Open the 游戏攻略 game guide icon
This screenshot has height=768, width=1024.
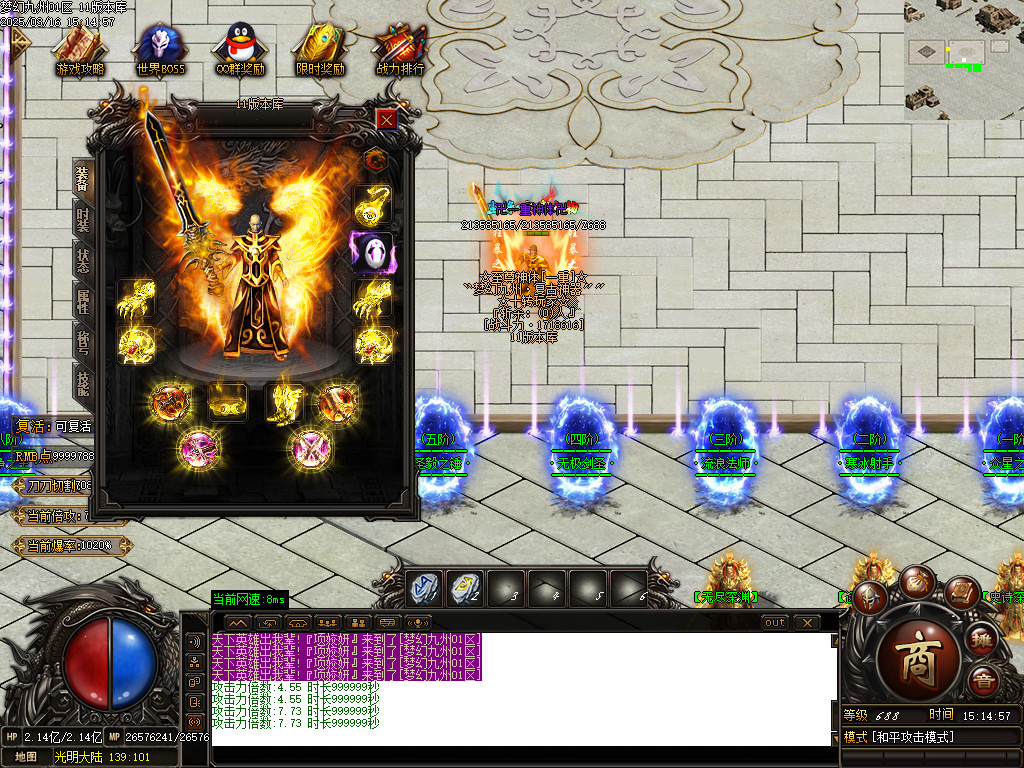79,48
